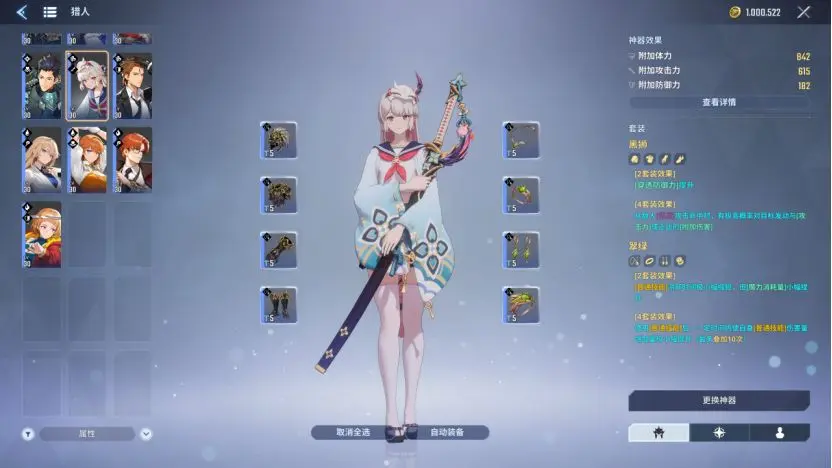Screen dimensions: 832x468
Task: Click 查看详情 to view artifact details
Action: click(x=718, y=102)
